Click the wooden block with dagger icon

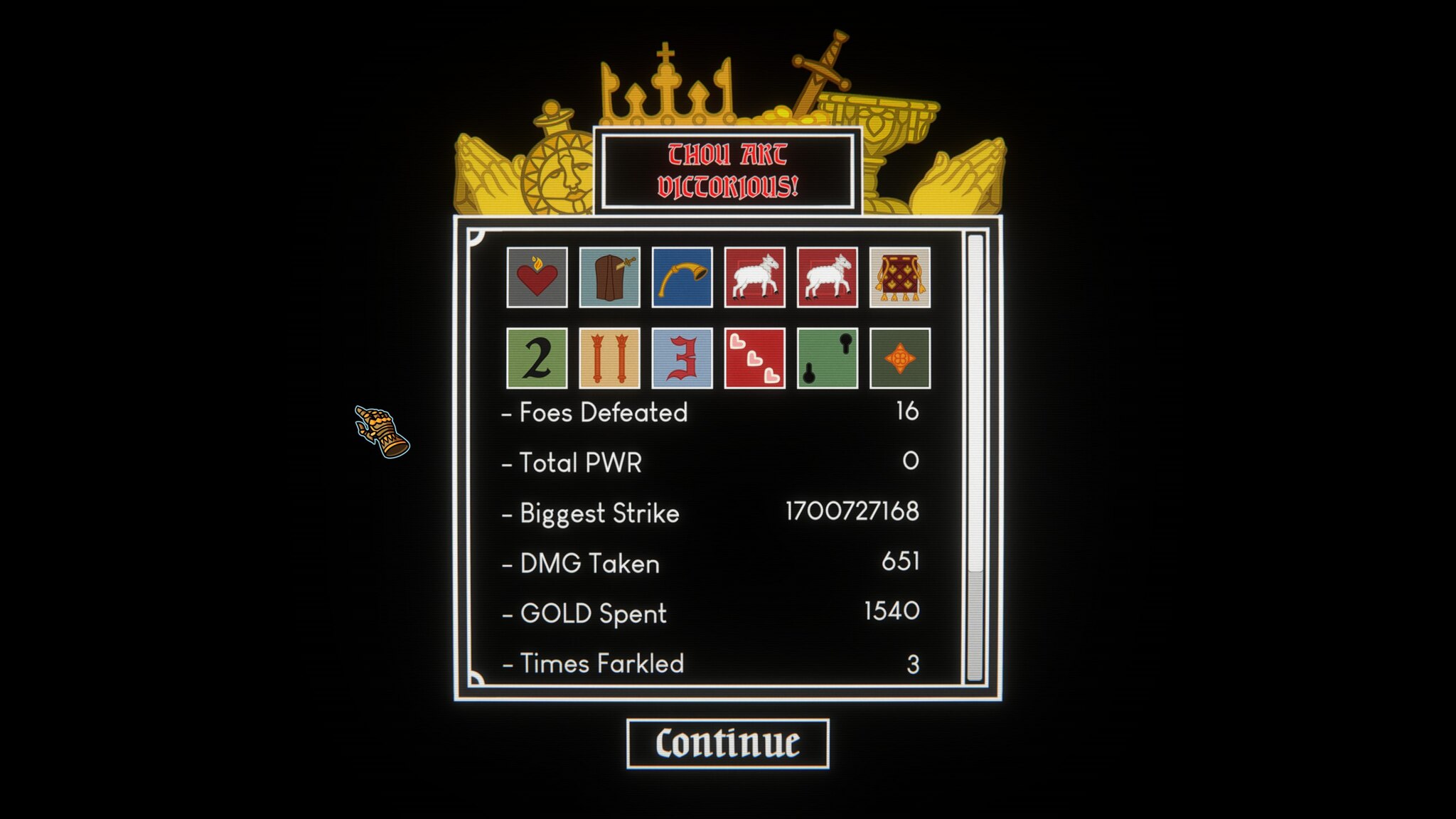point(609,277)
